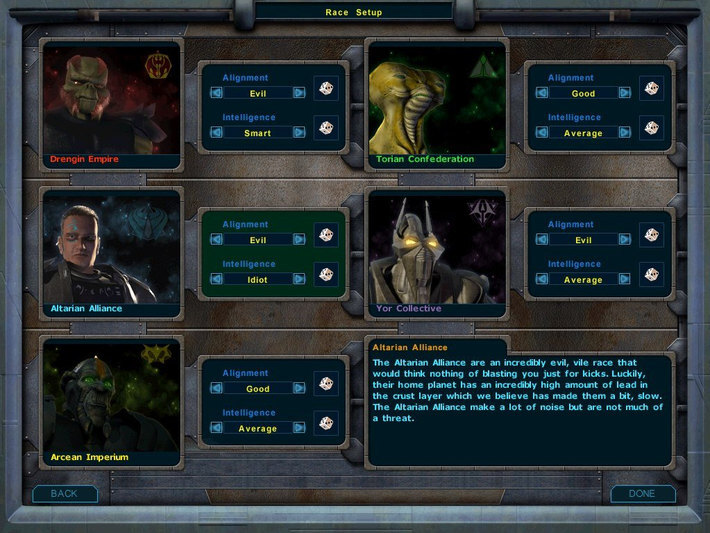
Task: Click right arrow for Yor Collective intelligence
Action: (x=625, y=280)
